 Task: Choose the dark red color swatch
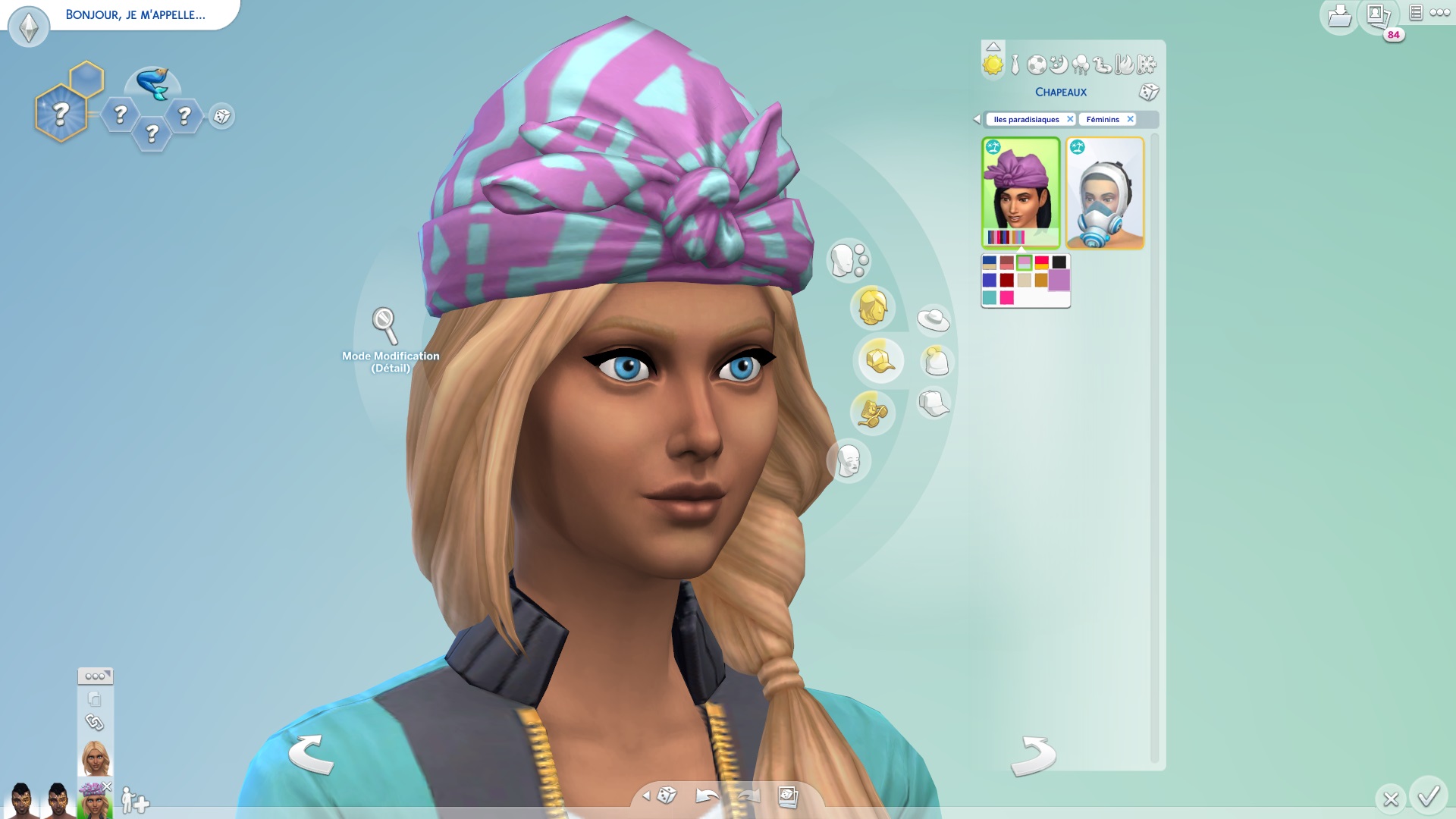(x=1007, y=281)
